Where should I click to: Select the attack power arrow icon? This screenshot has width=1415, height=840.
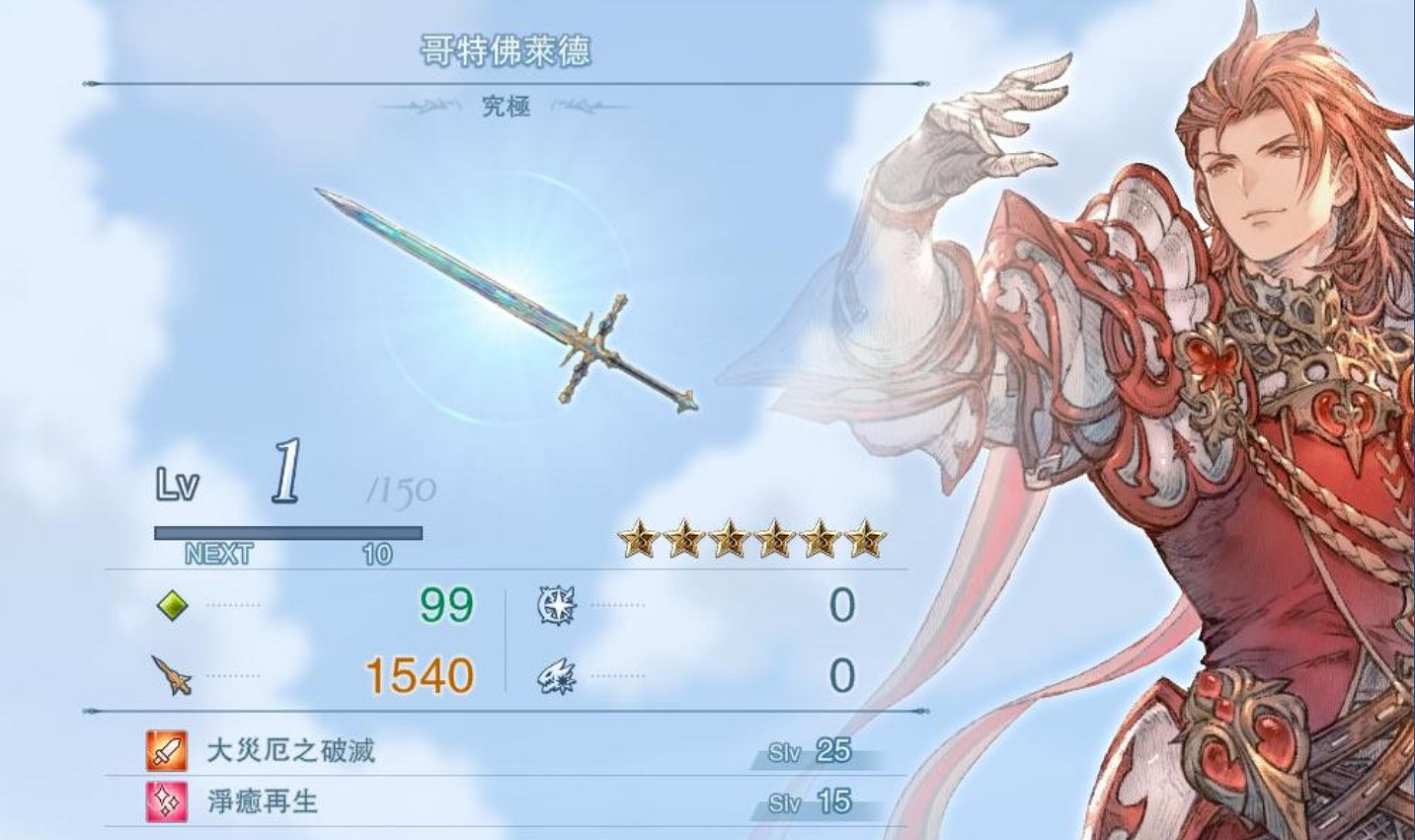click(170, 676)
